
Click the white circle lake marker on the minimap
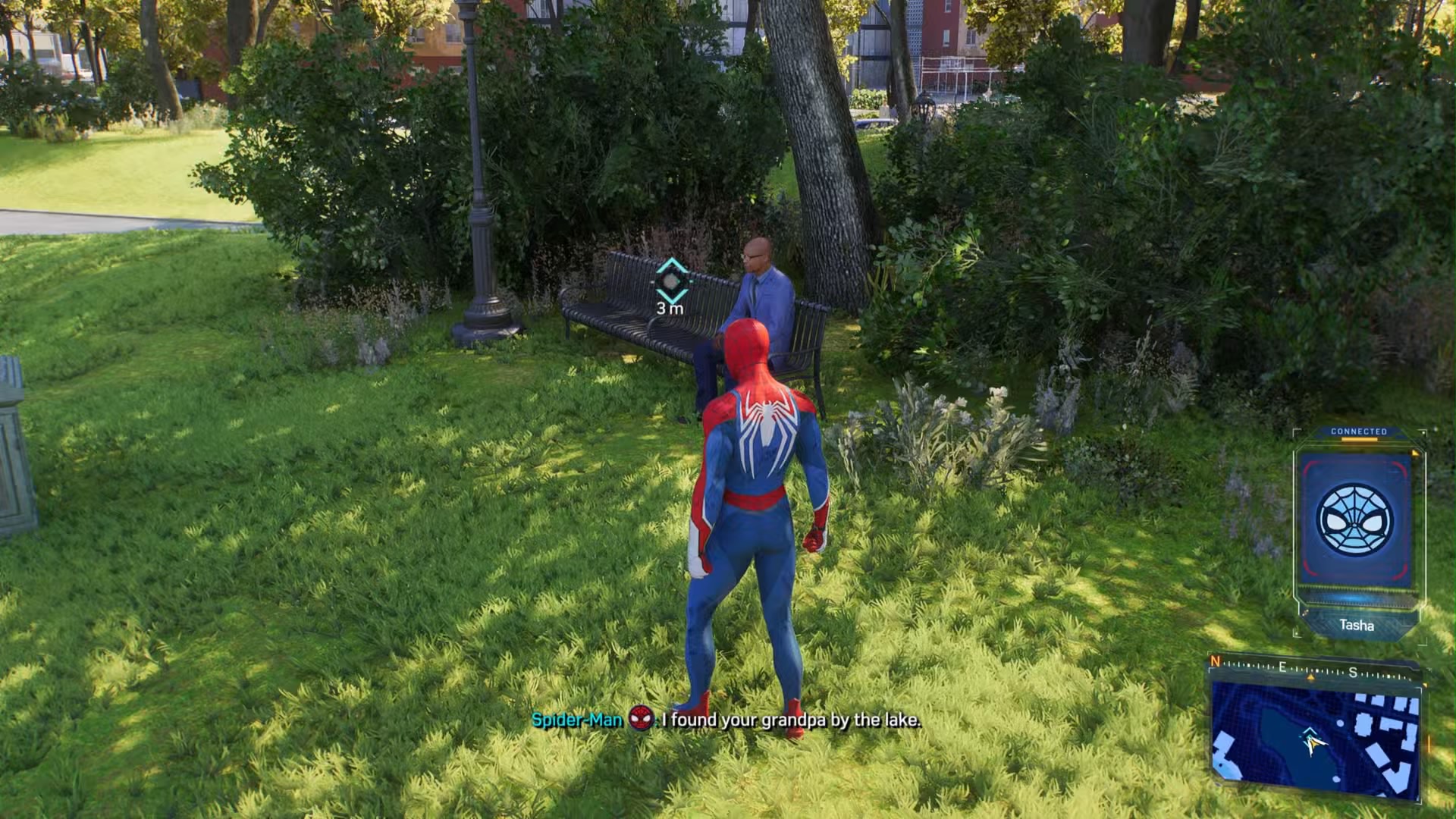1340,723
